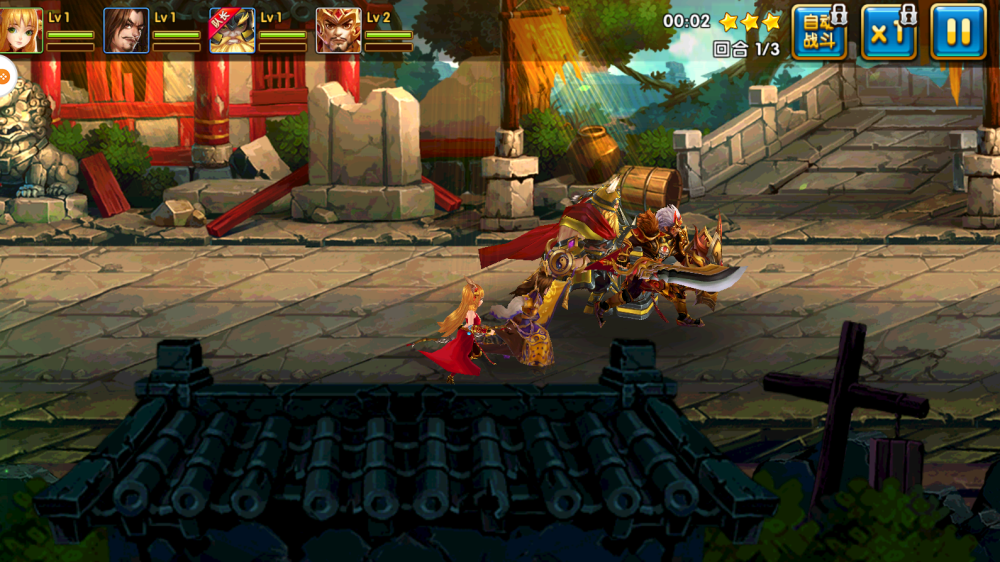Choose the long-haired mustached hero portrait
1000x562 pixels.
(126, 31)
